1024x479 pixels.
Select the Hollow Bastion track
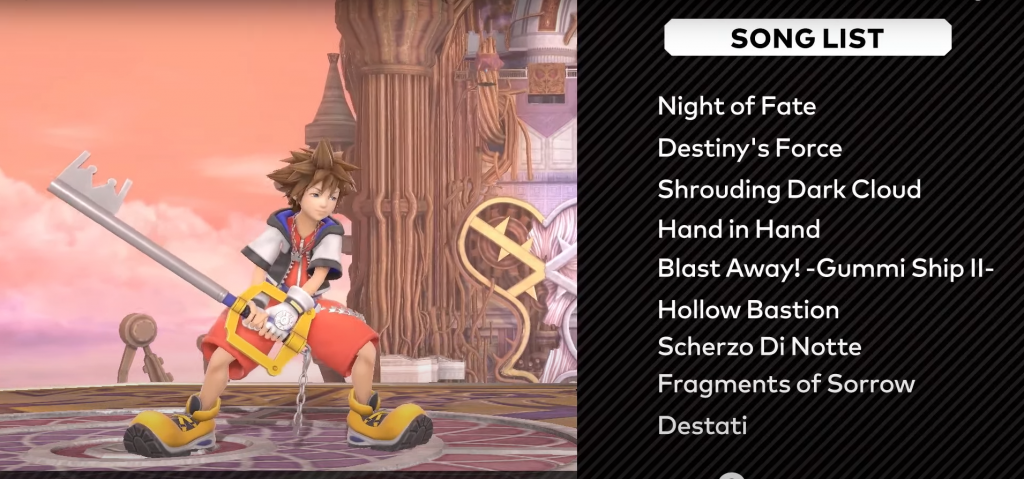click(748, 310)
